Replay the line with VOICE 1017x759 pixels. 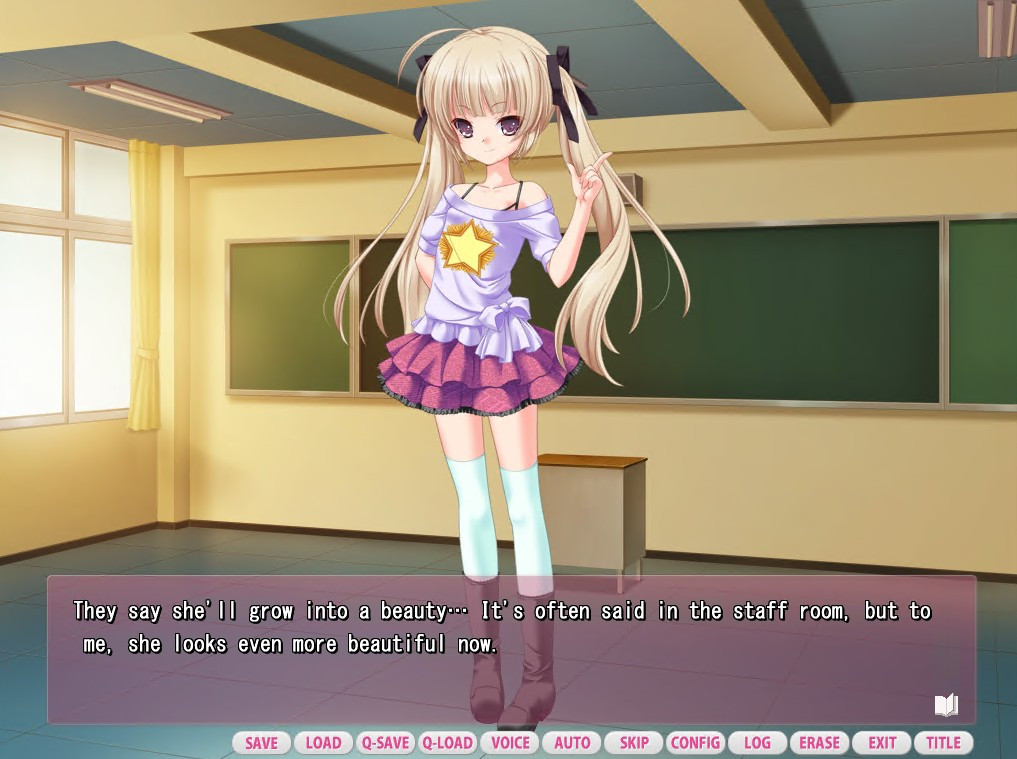pos(510,743)
